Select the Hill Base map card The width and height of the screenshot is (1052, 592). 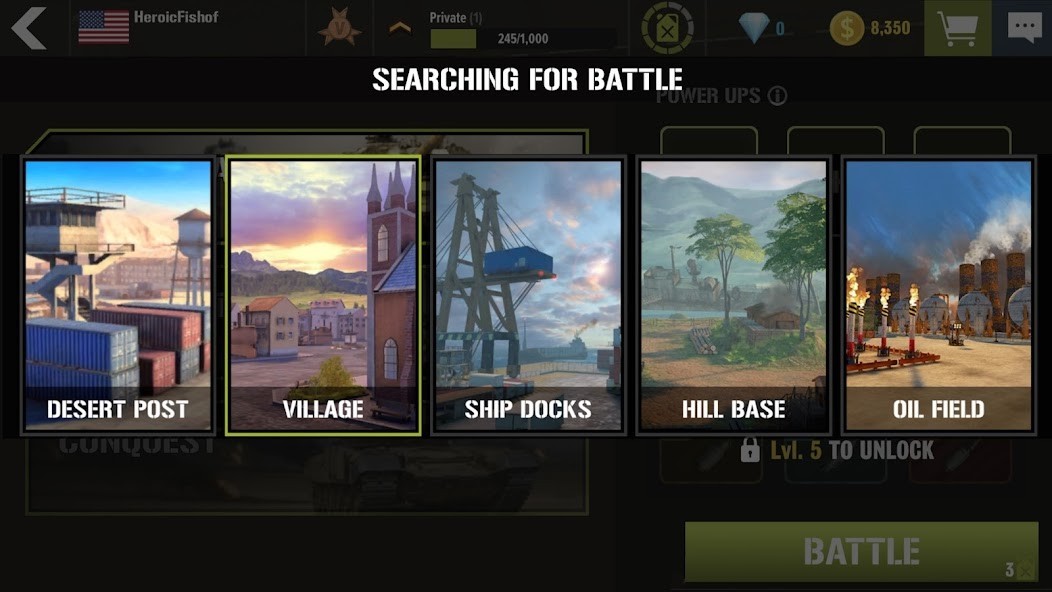click(733, 295)
